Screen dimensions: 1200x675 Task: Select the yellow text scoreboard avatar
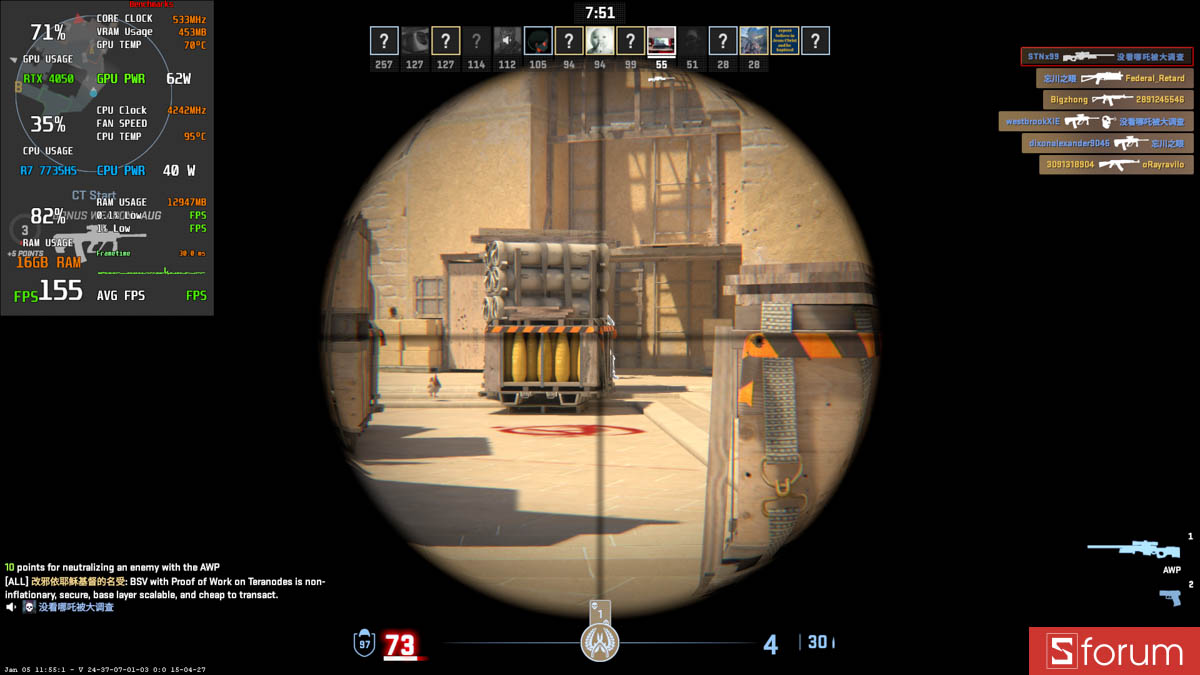point(785,41)
